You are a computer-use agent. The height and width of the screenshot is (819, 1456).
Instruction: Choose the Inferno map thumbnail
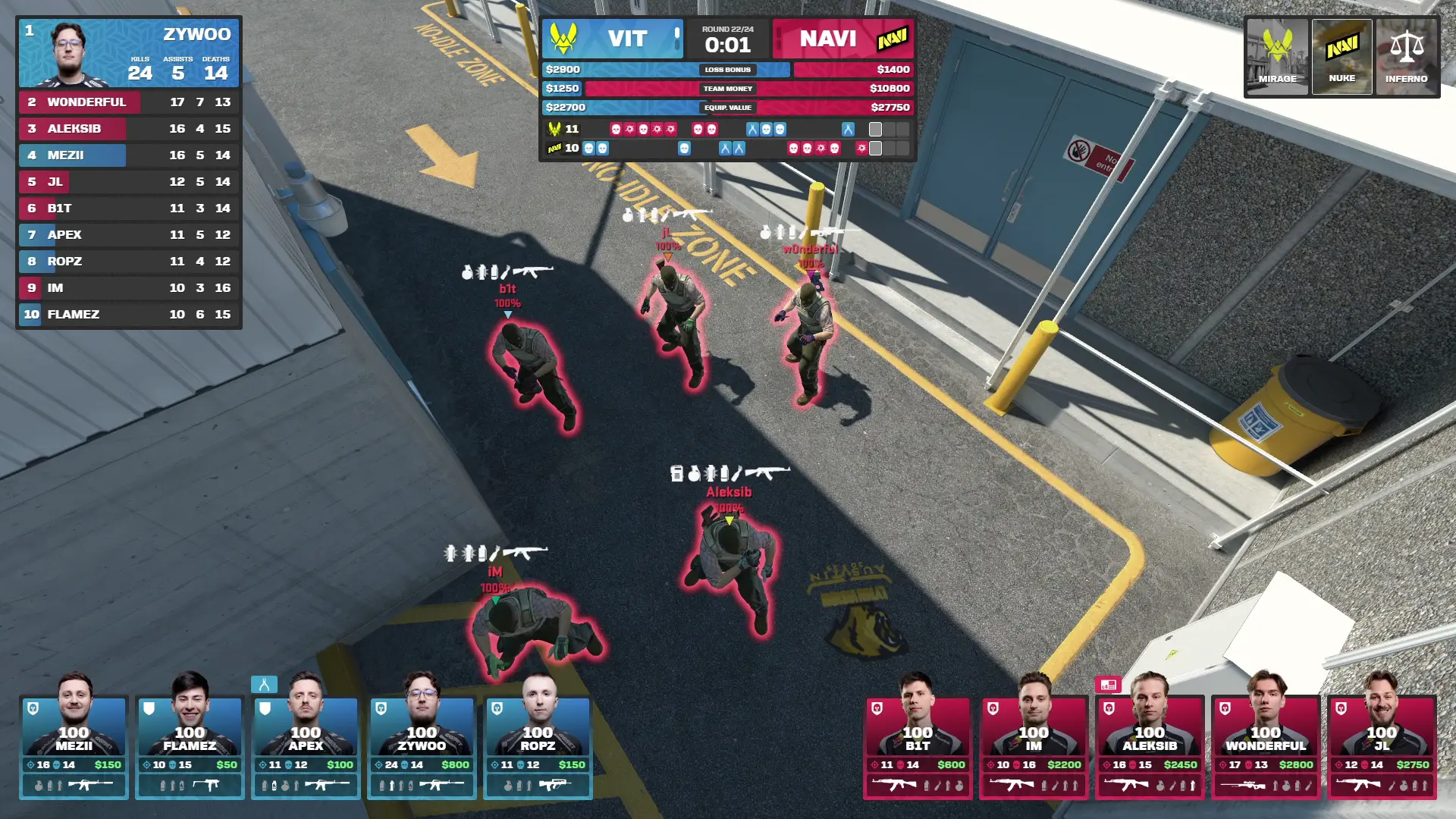1406,57
